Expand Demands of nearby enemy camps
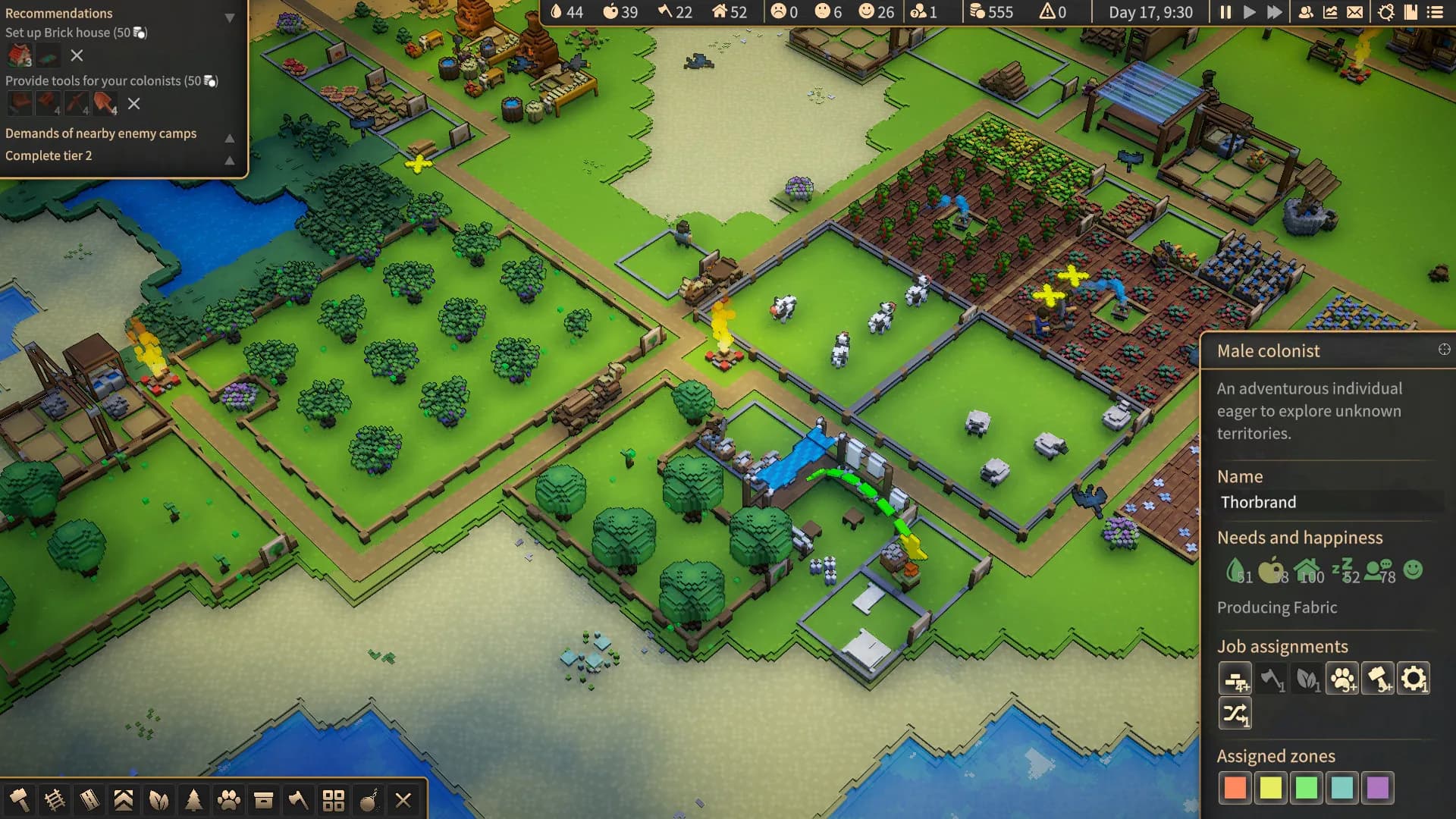Screen dimensions: 1456x819 pos(229,137)
